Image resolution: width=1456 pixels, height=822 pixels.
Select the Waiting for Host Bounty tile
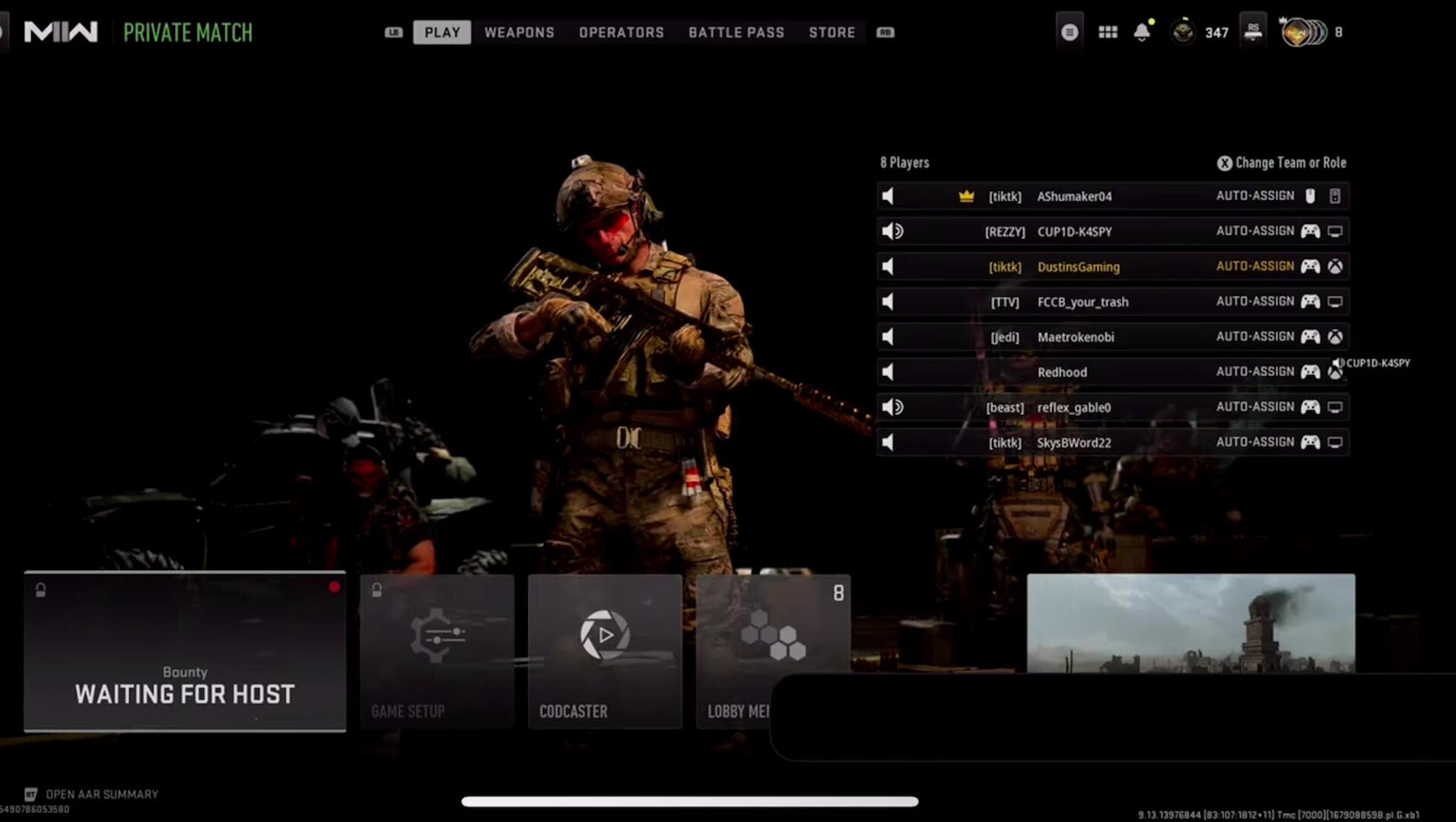click(185, 652)
